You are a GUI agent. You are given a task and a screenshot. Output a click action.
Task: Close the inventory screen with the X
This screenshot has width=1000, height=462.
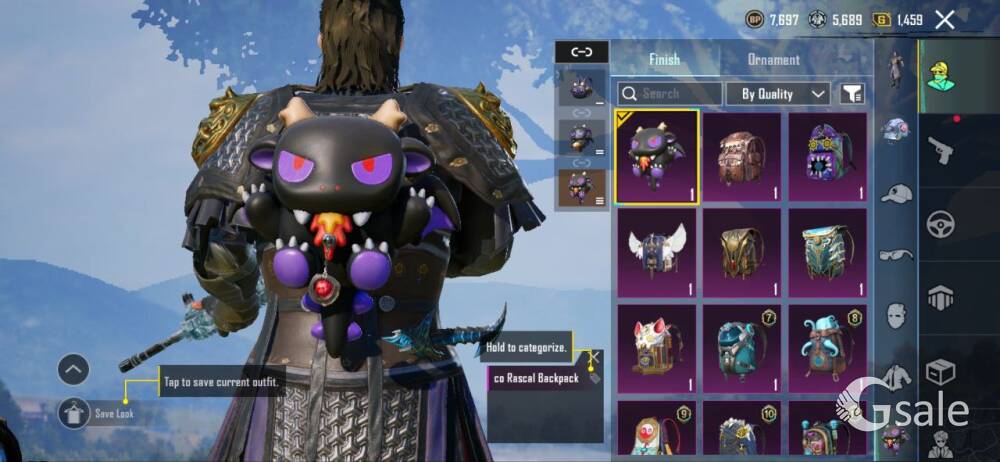[944, 19]
